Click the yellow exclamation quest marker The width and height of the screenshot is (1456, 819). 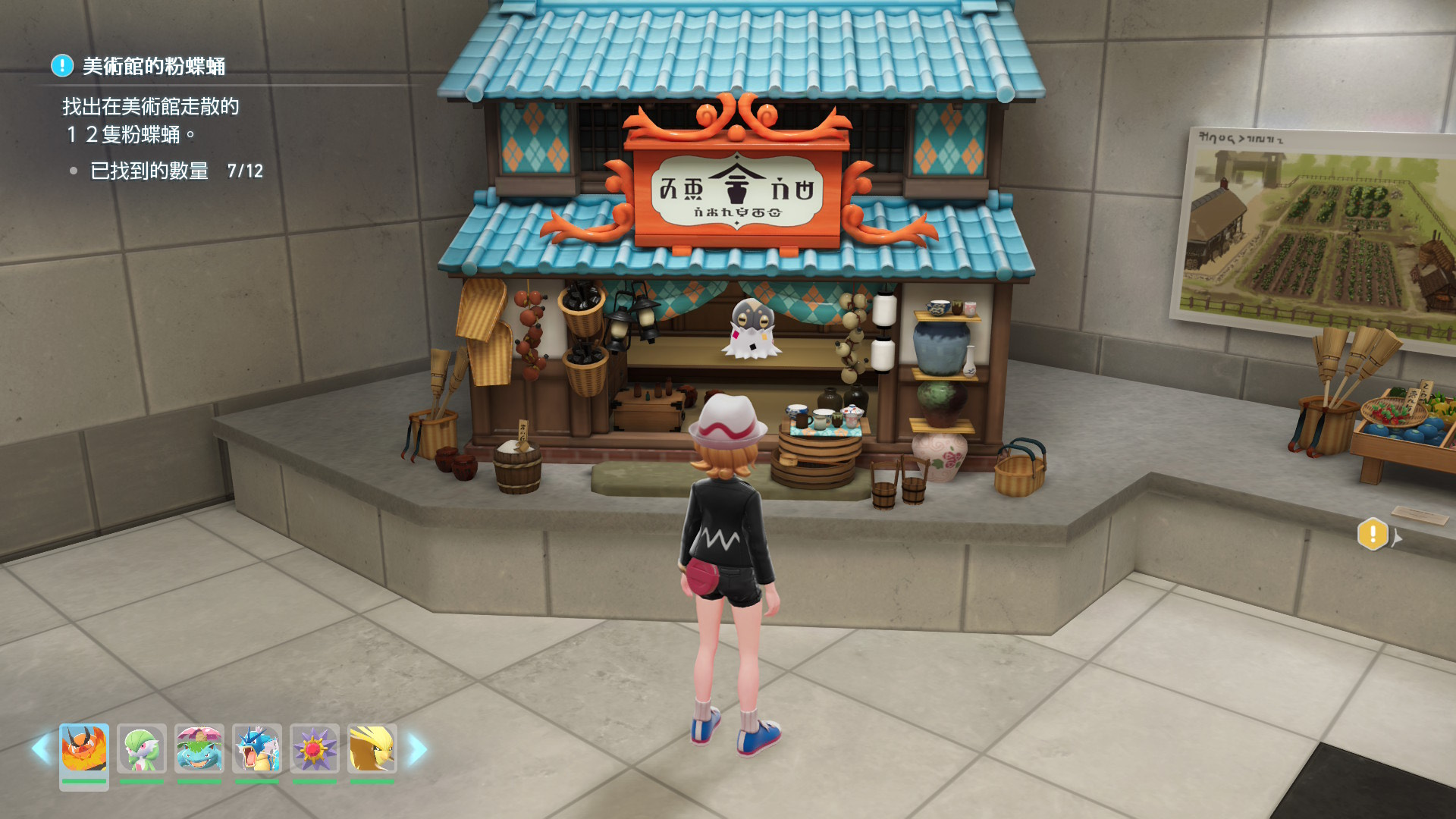[x=1373, y=535]
